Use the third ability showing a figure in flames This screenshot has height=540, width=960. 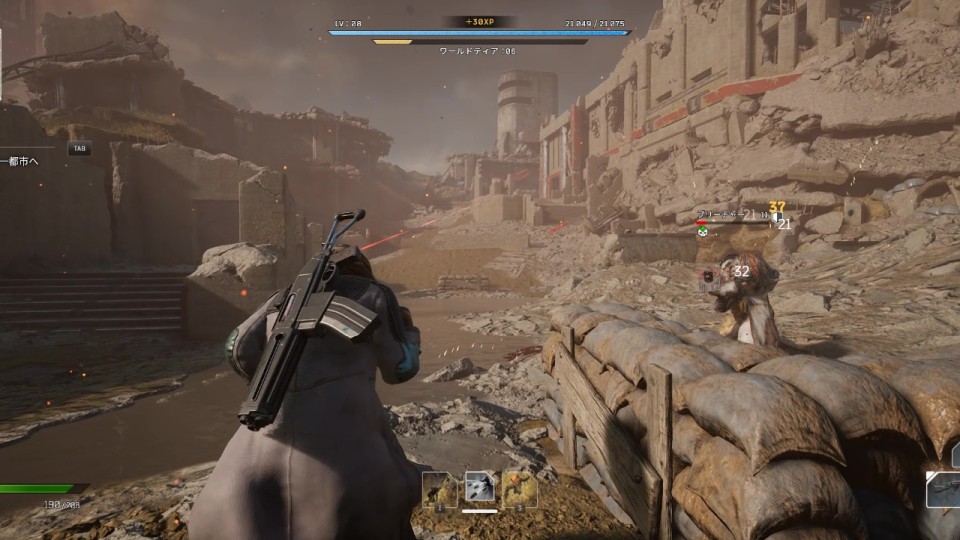(520, 489)
